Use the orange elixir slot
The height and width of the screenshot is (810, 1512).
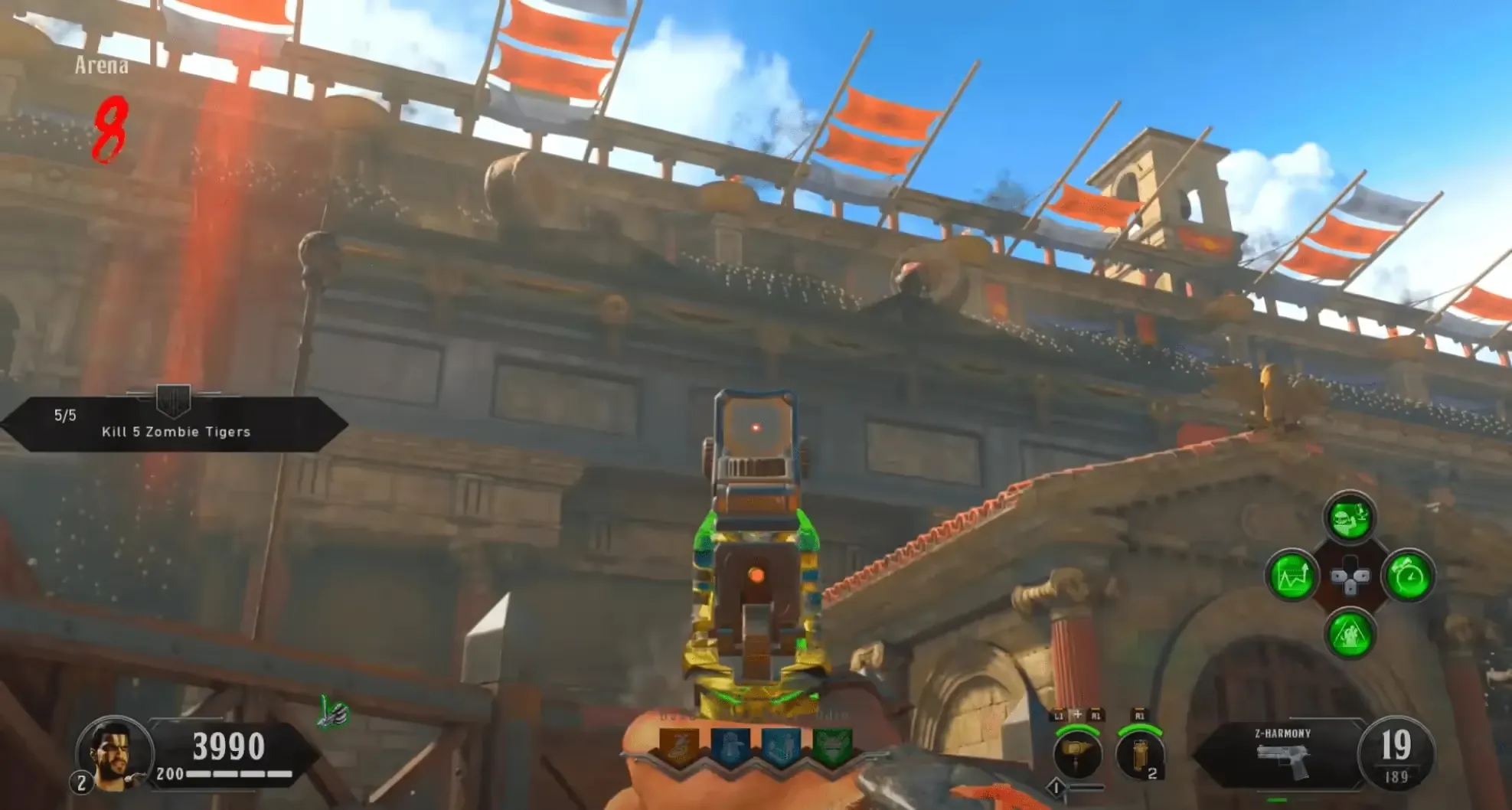pyautogui.click(x=678, y=746)
